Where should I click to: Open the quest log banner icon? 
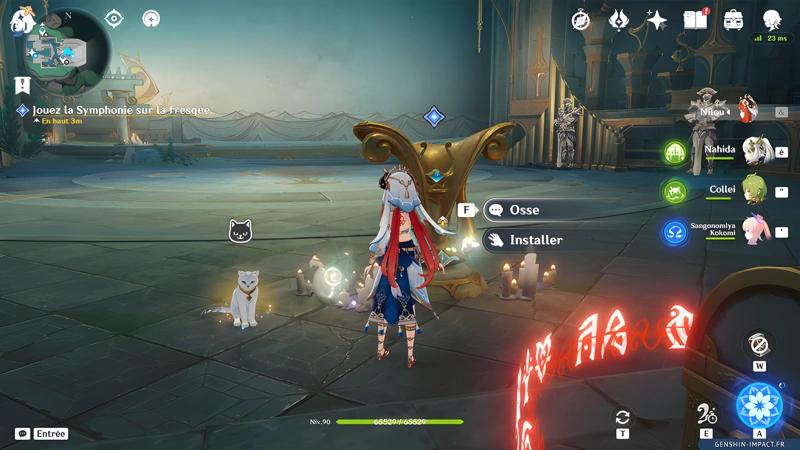(x=23, y=85)
